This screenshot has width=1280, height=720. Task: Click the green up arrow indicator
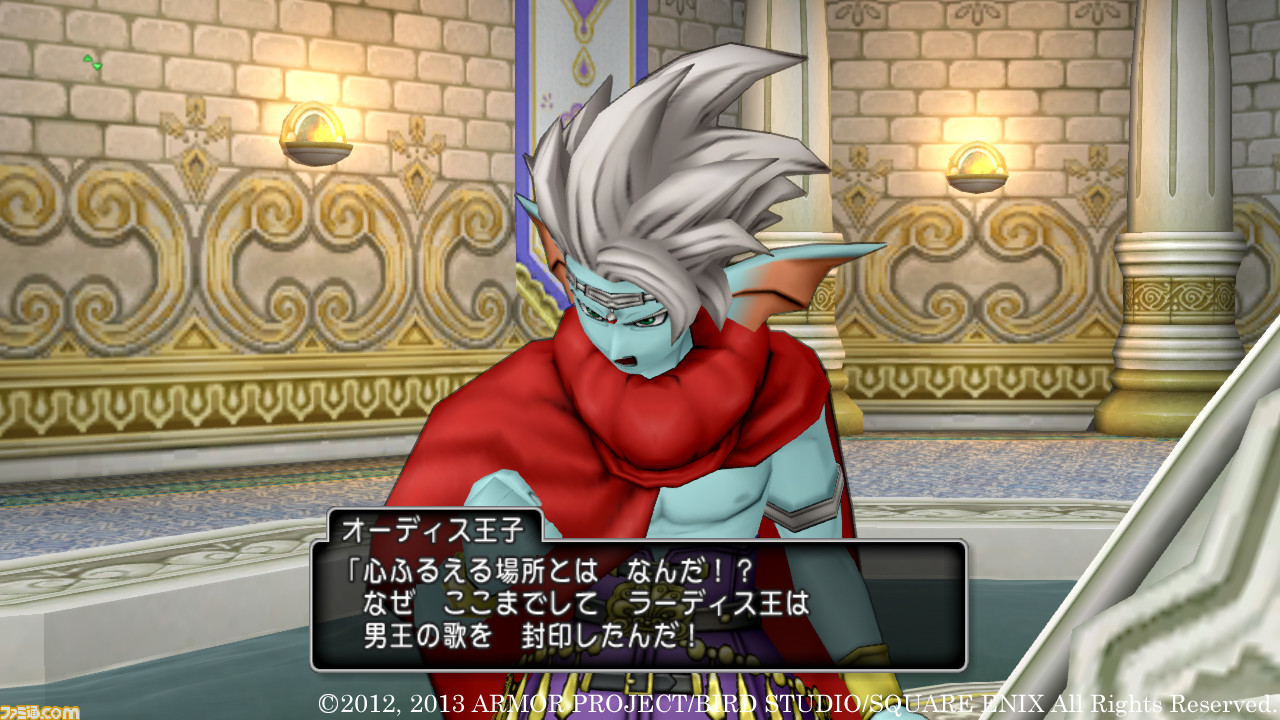(x=87, y=58)
